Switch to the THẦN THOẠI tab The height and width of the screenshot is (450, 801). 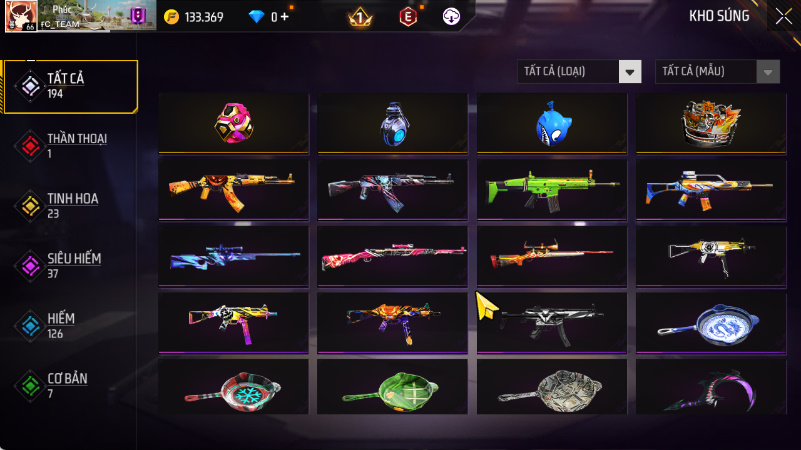(70, 145)
